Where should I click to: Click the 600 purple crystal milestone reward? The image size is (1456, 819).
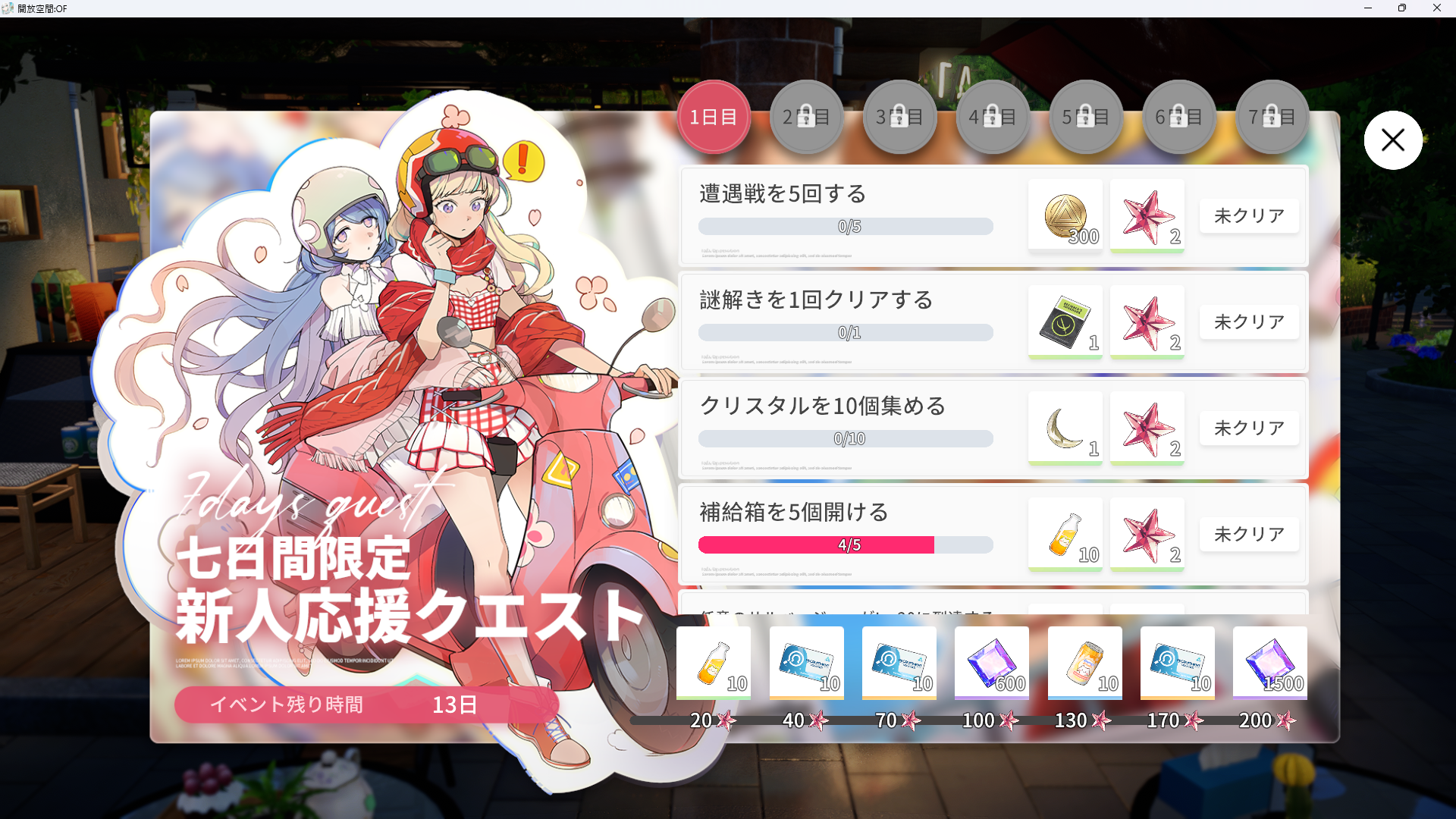[991, 662]
